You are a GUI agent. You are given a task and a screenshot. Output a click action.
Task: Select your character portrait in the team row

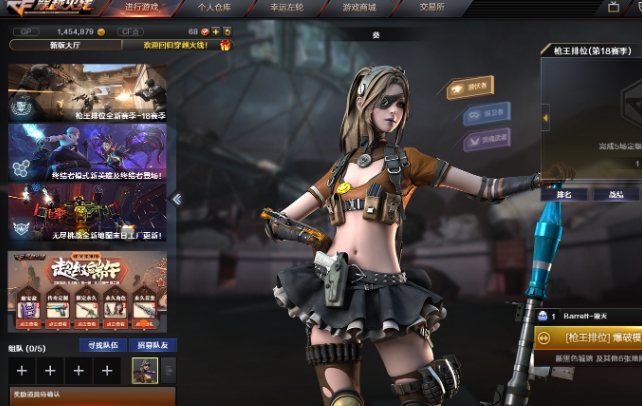(x=145, y=371)
